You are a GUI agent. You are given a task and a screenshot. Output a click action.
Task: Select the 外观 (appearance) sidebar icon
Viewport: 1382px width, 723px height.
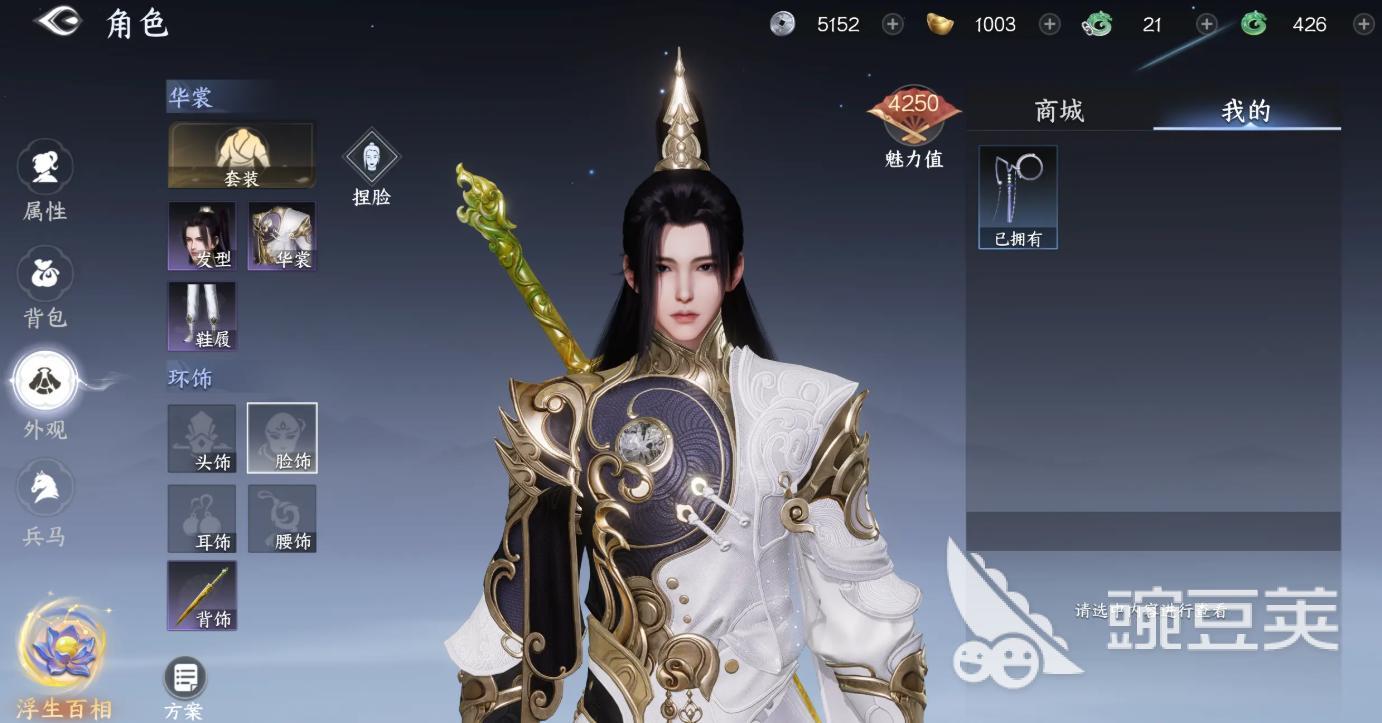(44, 395)
